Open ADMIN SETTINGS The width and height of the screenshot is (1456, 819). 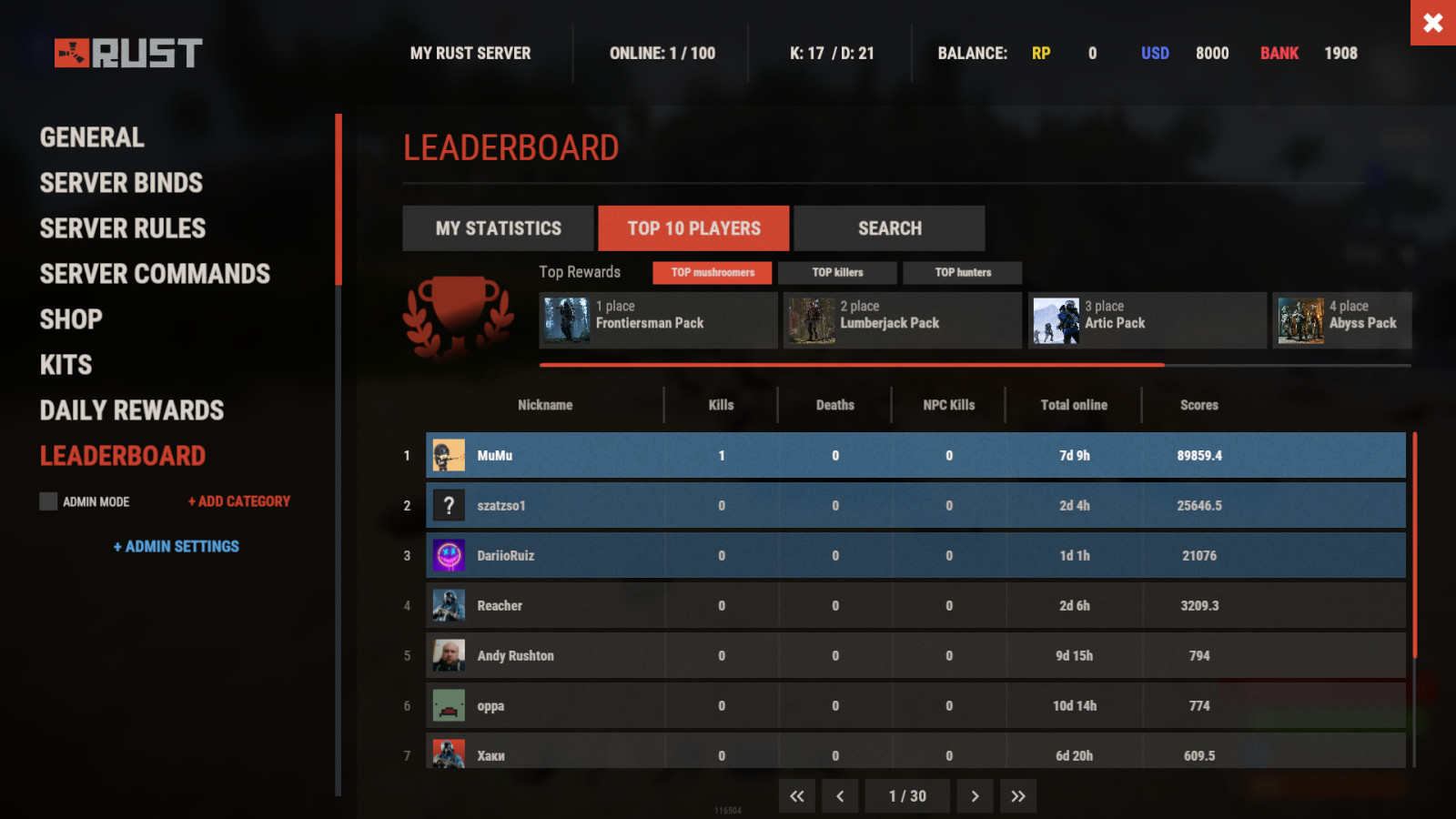click(177, 546)
